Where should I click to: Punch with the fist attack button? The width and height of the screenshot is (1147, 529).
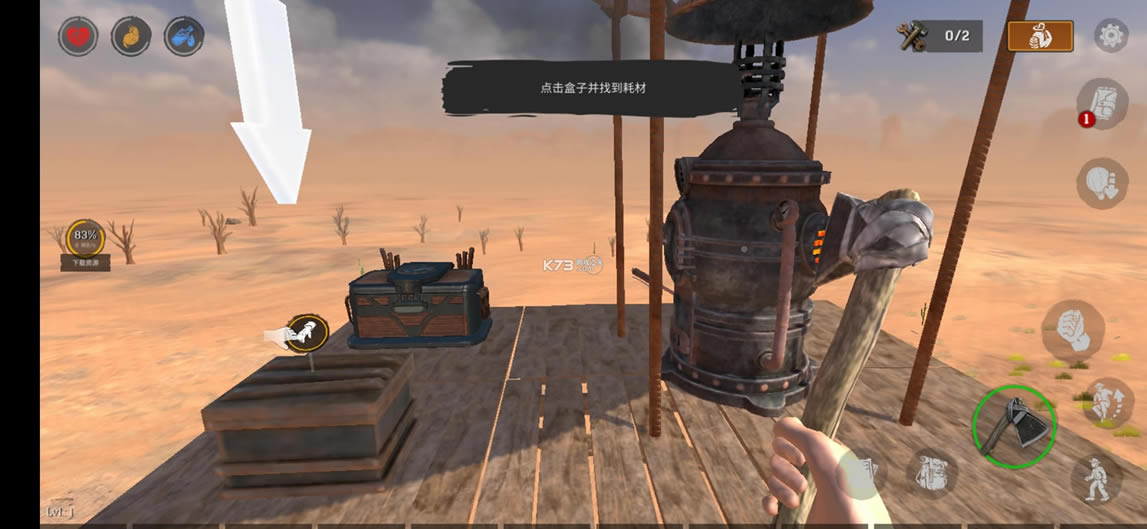pos(1073,331)
